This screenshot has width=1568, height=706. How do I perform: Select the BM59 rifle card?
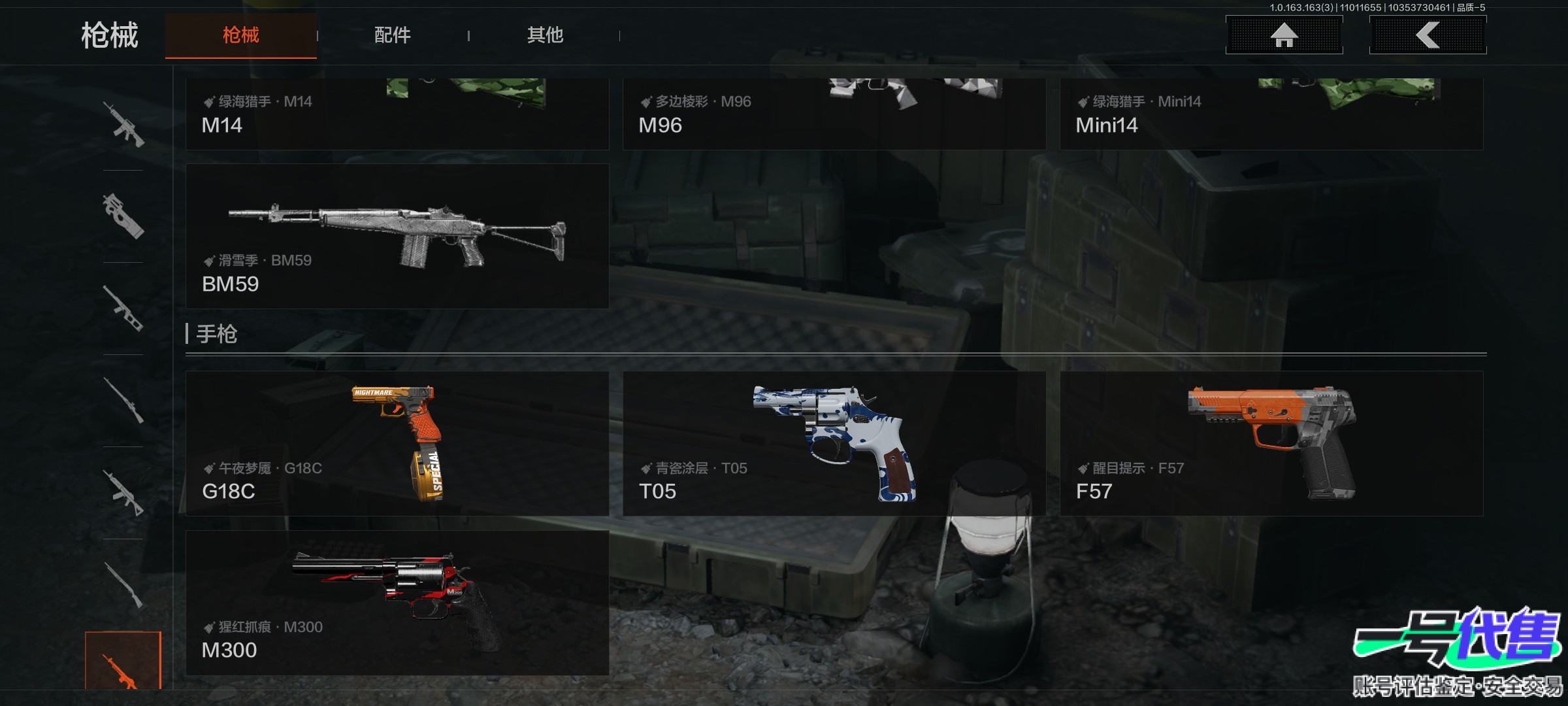pyautogui.click(x=397, y=236)
